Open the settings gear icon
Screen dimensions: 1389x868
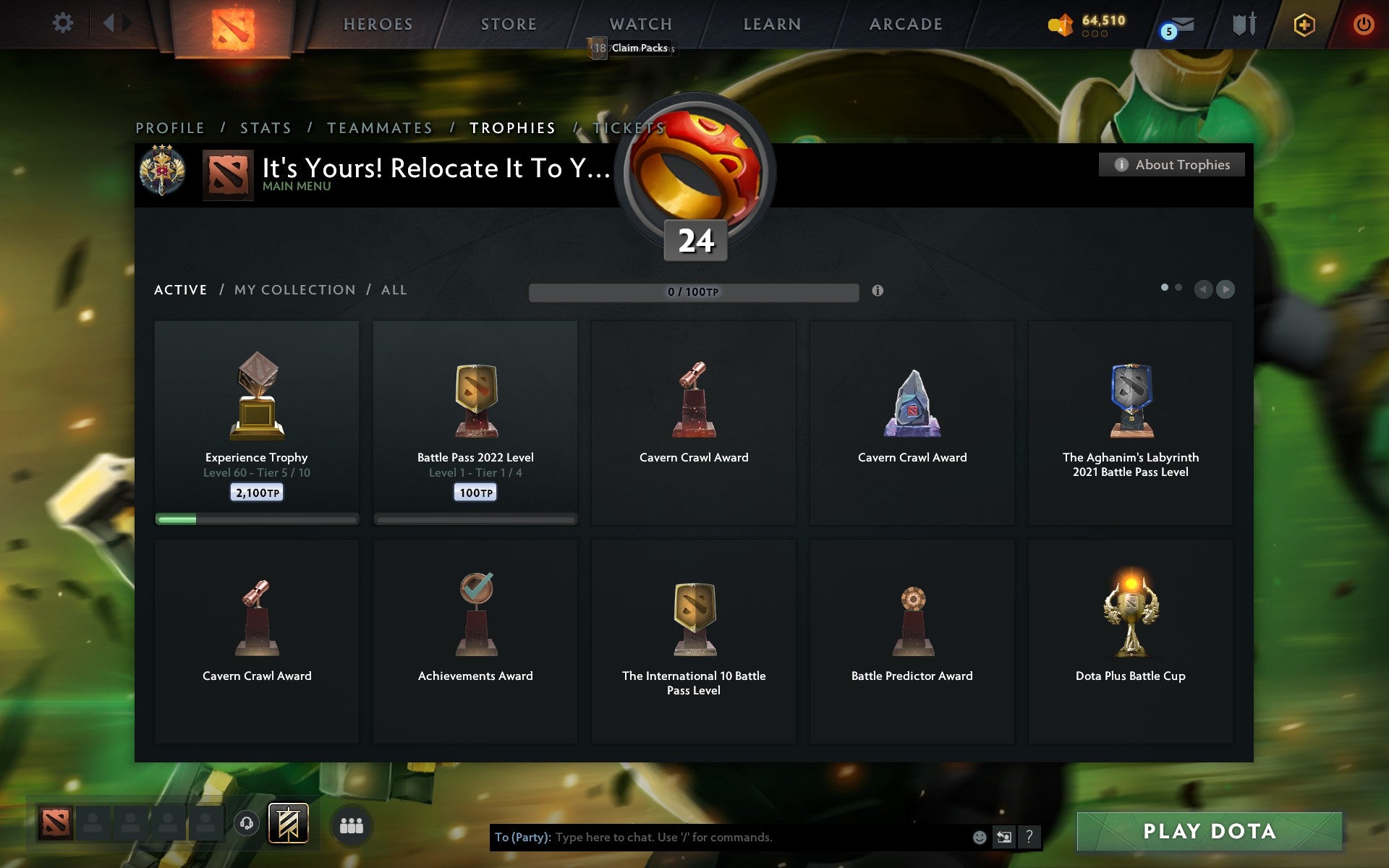64,23
